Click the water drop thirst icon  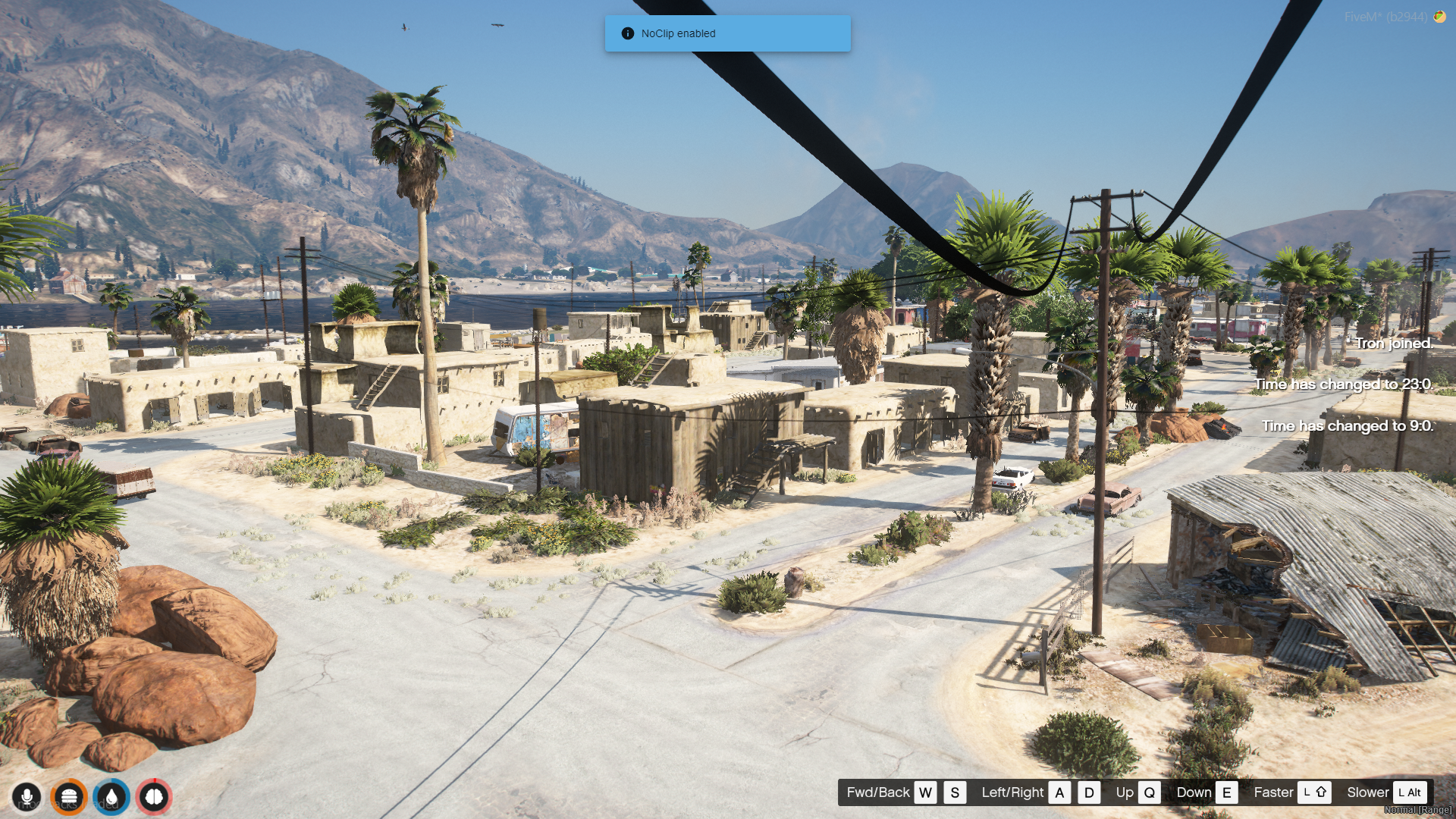pyautogui.click(x=111, y=797)
